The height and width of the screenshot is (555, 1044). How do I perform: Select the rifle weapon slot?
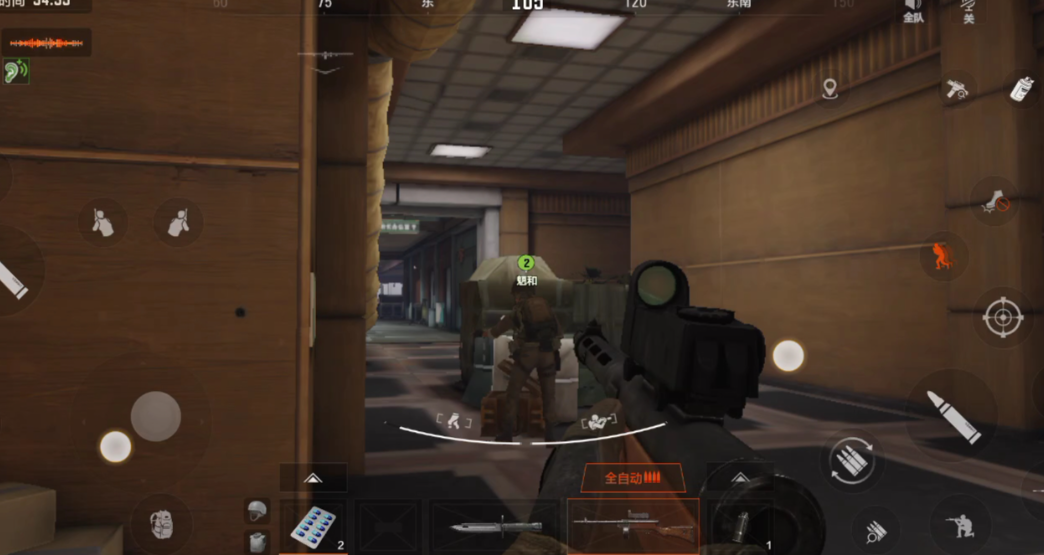tap(632, 524)
